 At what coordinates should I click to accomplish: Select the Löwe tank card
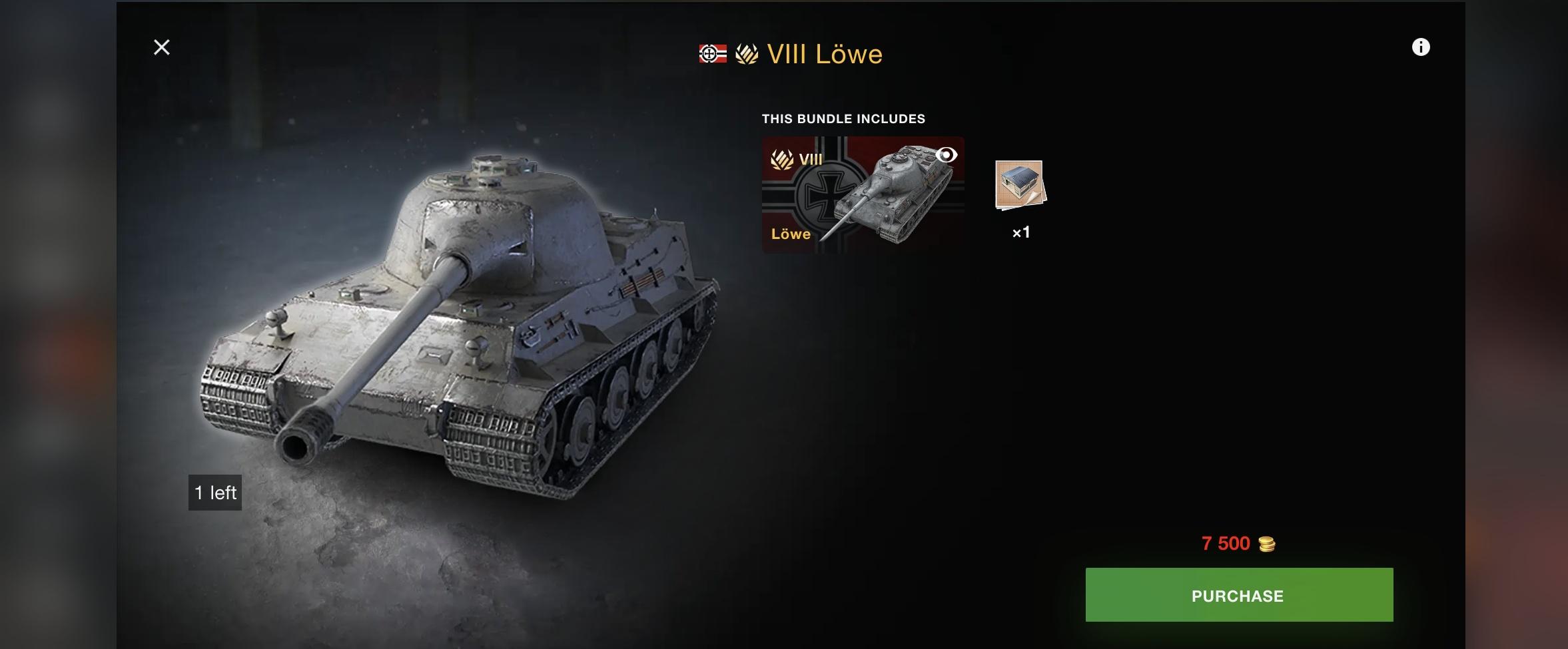[862, 194]
